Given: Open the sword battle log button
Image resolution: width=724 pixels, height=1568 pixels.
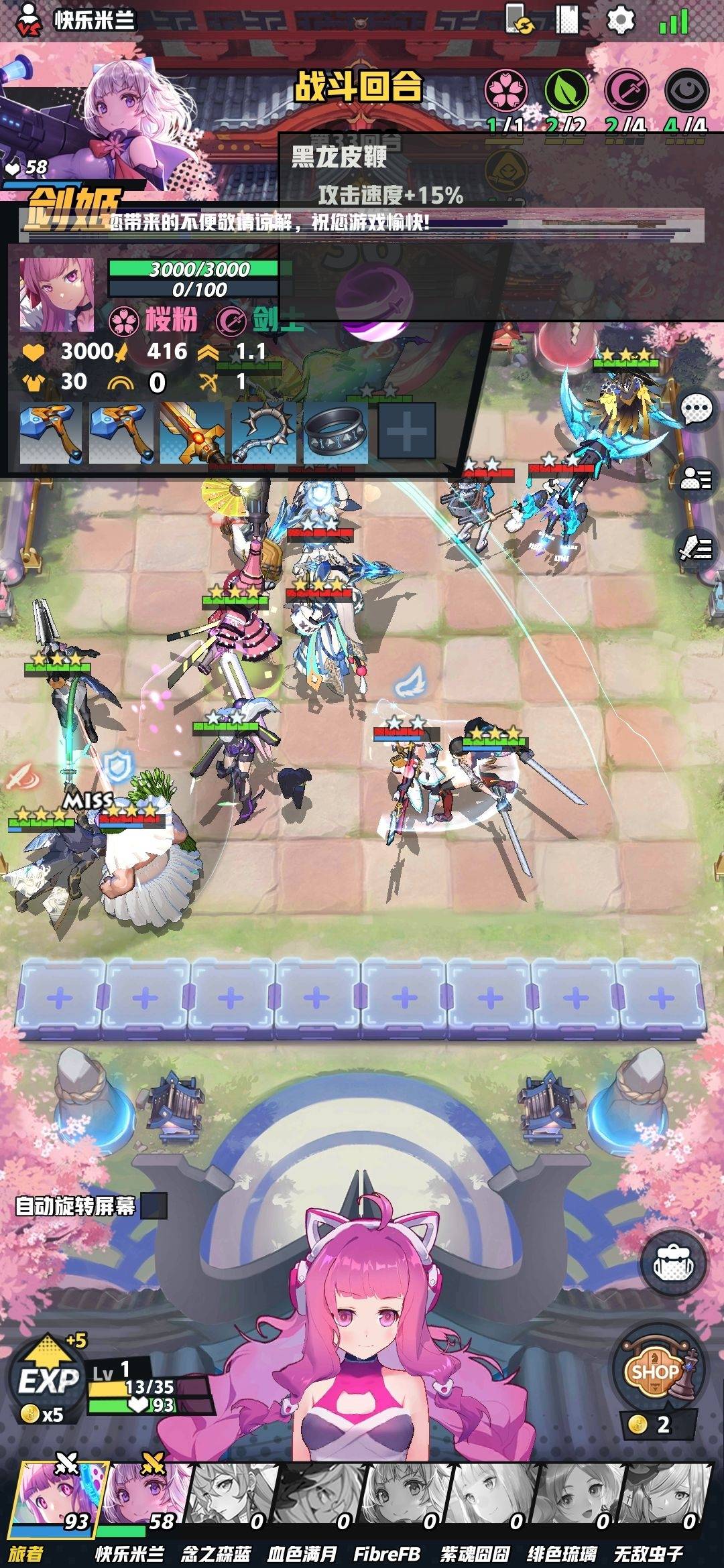Looking at the screenshot, I should point(697,548).
